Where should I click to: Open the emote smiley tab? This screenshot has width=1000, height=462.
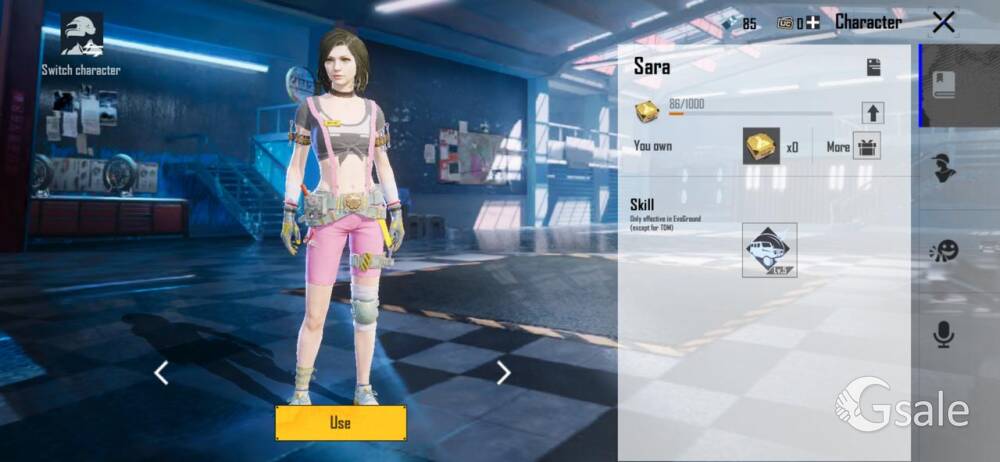pos(943,251)
